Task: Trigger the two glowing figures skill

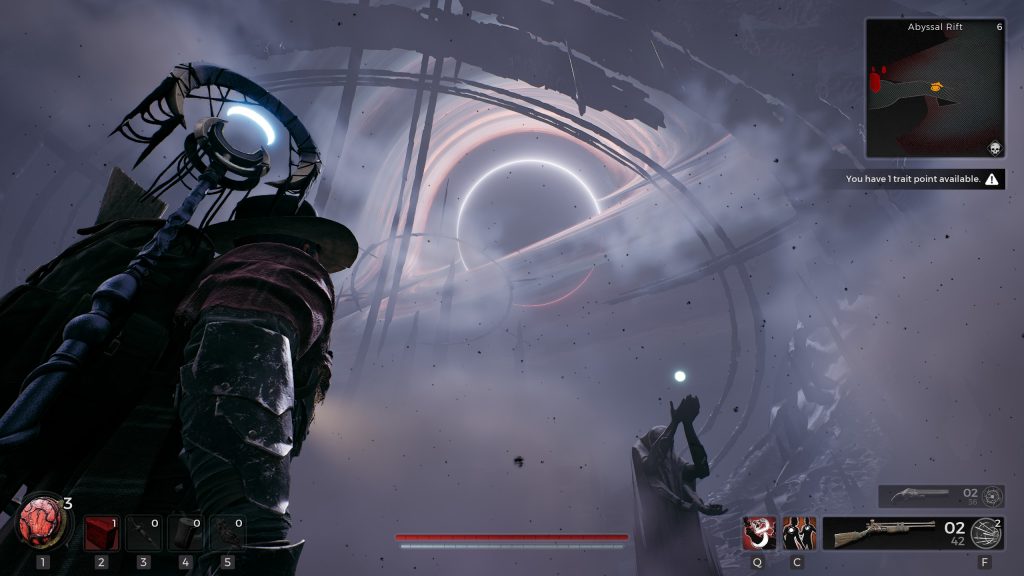Action: pos(798,533)
